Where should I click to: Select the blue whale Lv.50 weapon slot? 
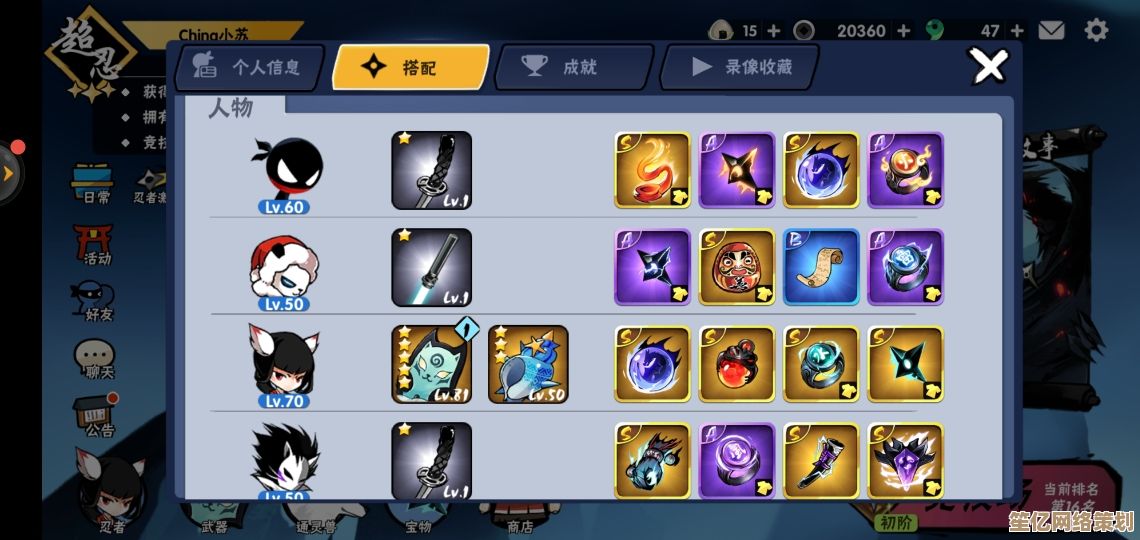tap(528, 364)
